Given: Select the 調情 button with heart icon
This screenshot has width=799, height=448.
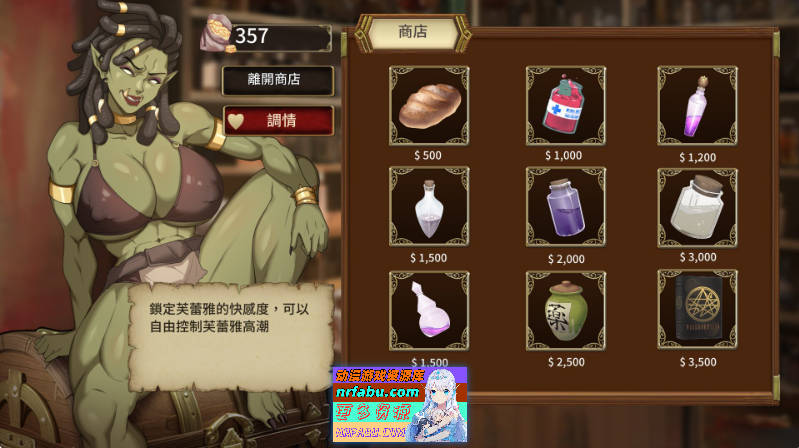Looking at the screenshot, I should (263, 120).
